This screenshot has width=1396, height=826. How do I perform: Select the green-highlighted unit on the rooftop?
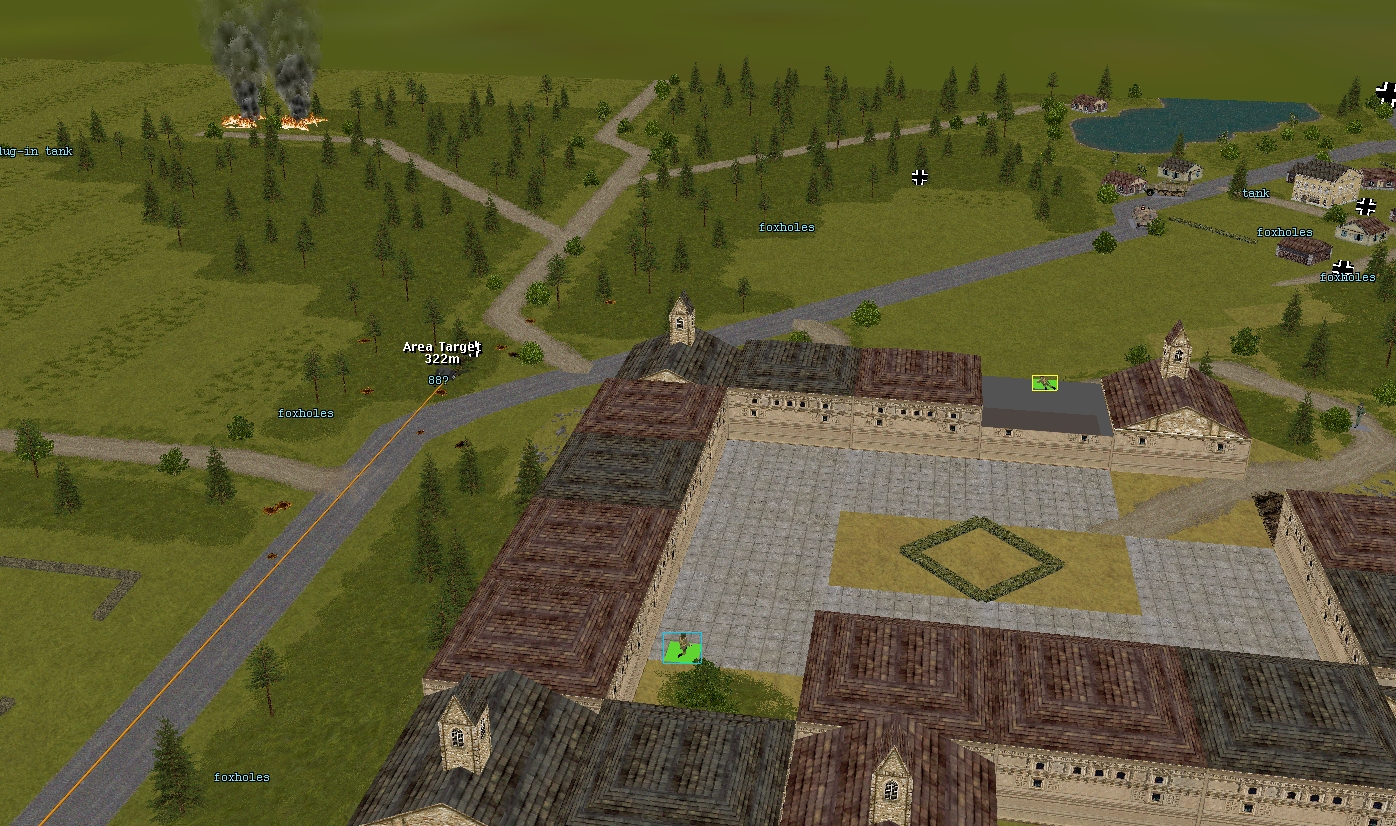tap(1045, 382)
